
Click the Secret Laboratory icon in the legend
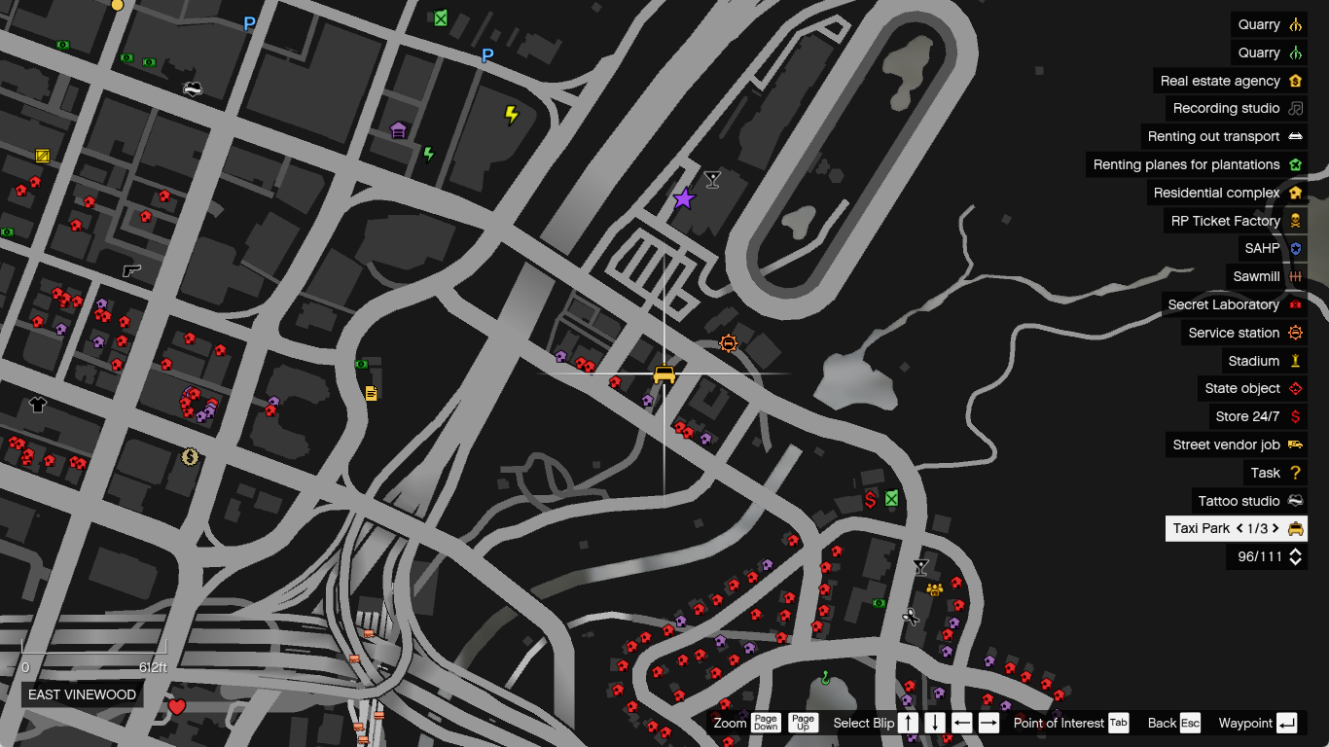(1295, 304)
